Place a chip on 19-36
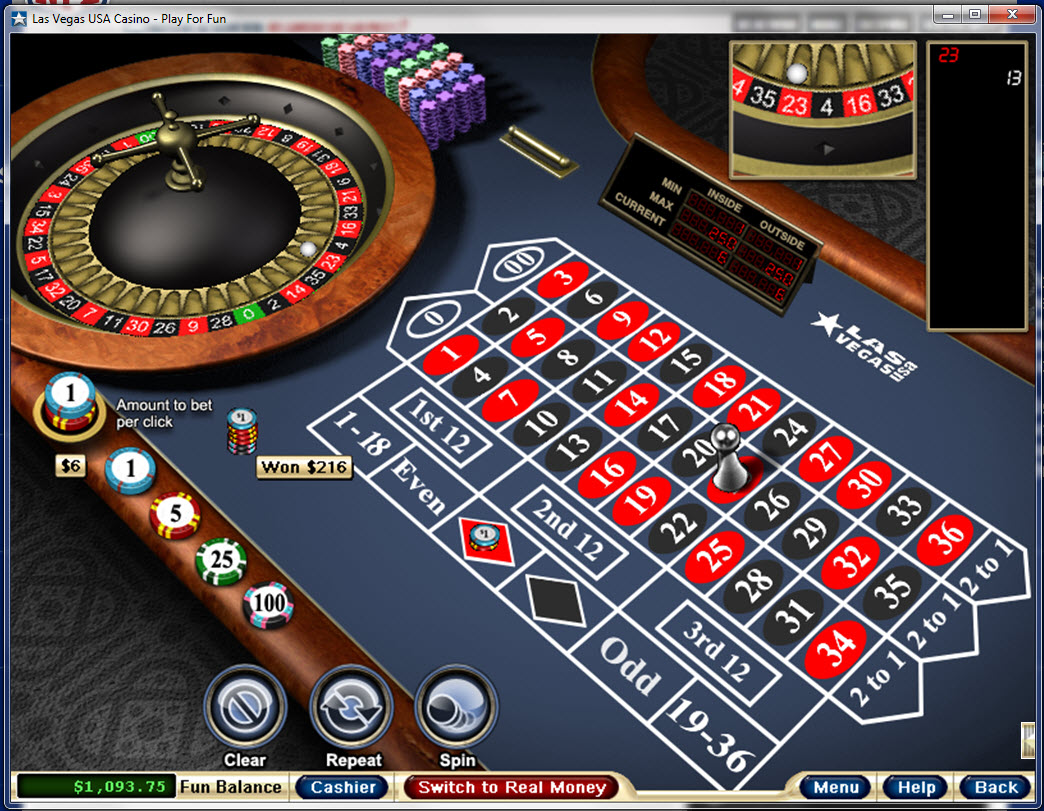Screen dimensions: 1044x811 coord(710,732)
